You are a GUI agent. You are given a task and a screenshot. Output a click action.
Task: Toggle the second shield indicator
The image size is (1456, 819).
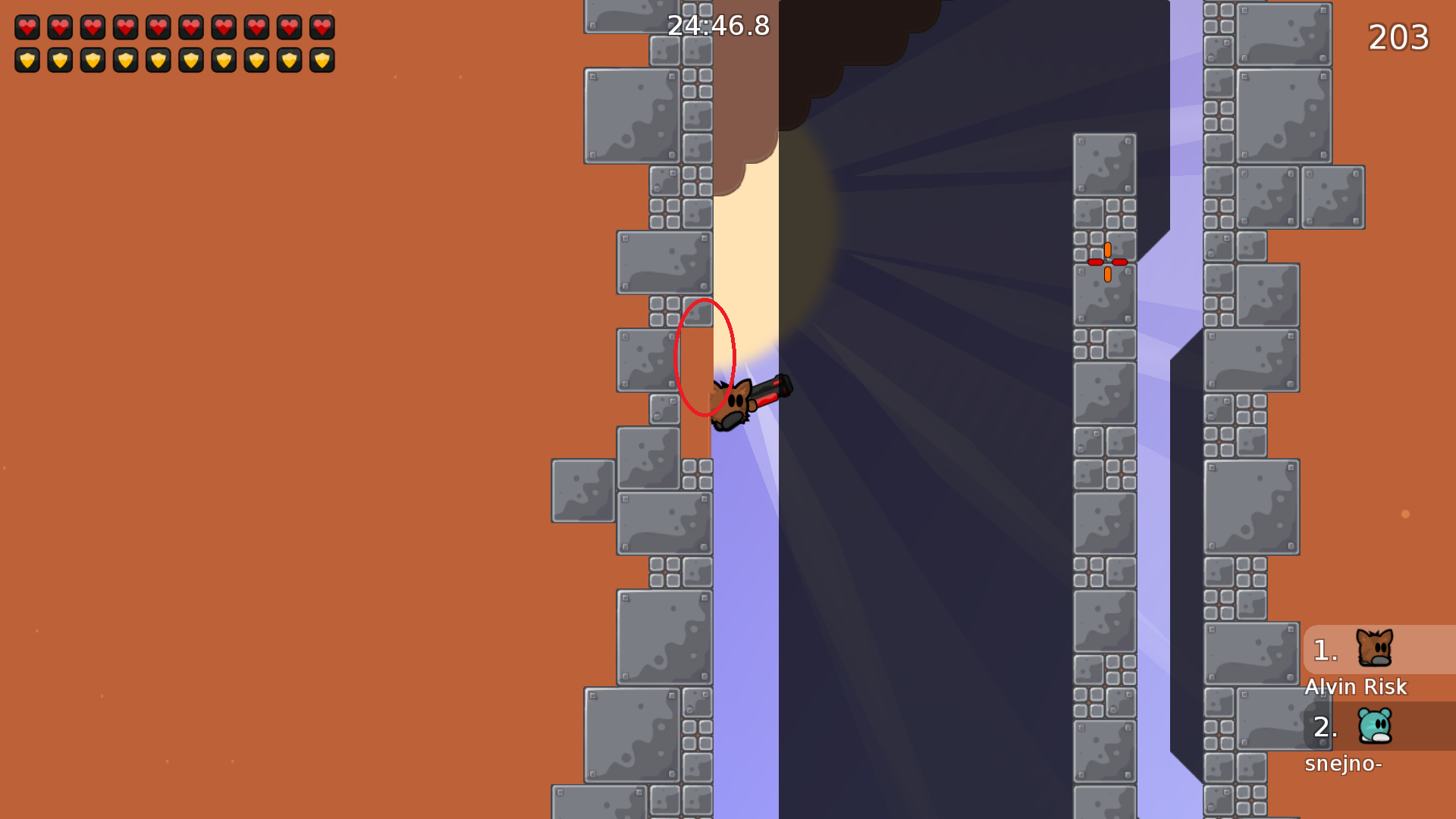tap(59, 60)
